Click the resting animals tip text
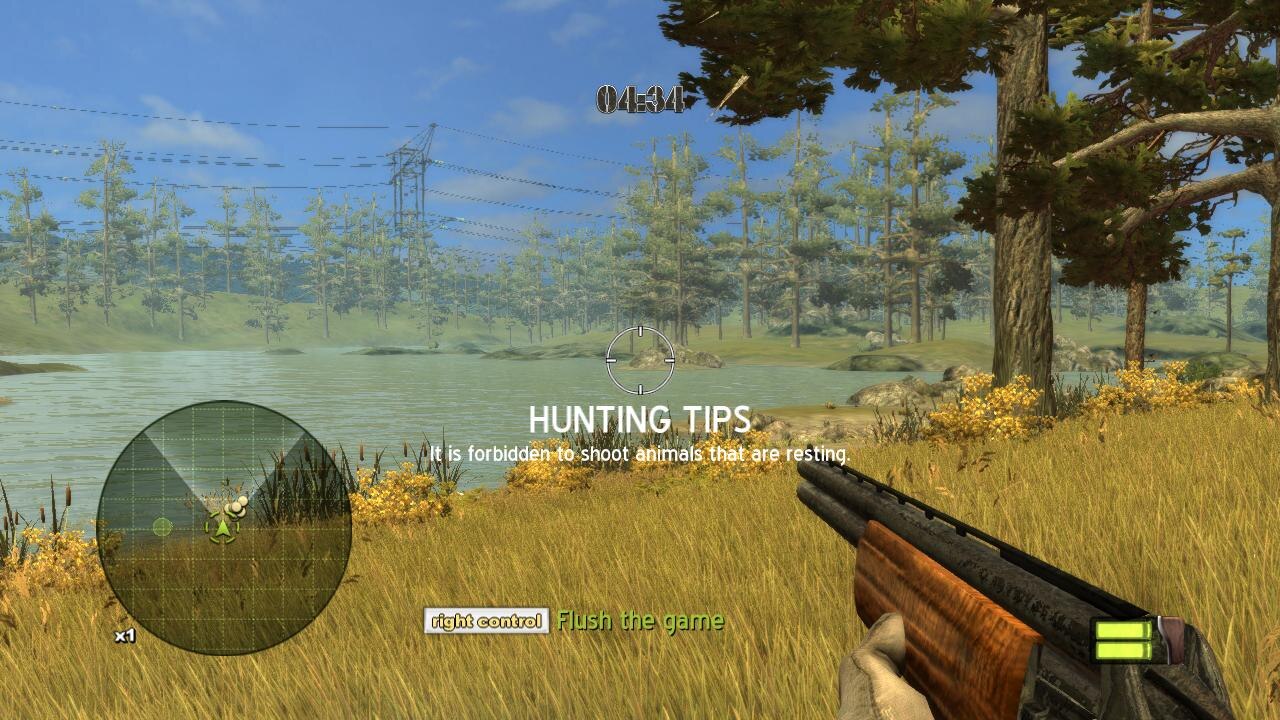 click(x=640, y=452)
